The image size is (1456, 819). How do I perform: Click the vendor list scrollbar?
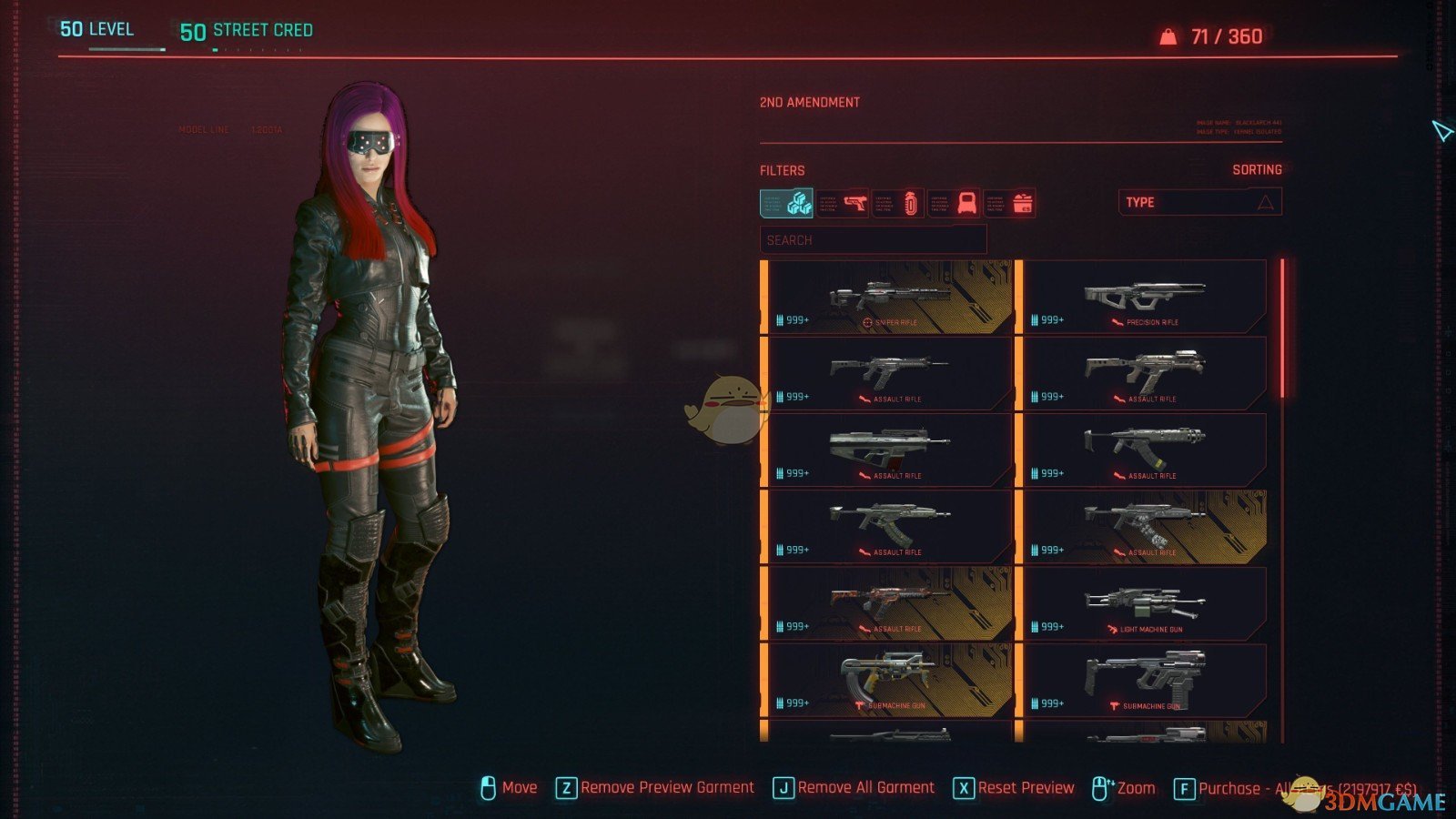[x=1282, y=329]
